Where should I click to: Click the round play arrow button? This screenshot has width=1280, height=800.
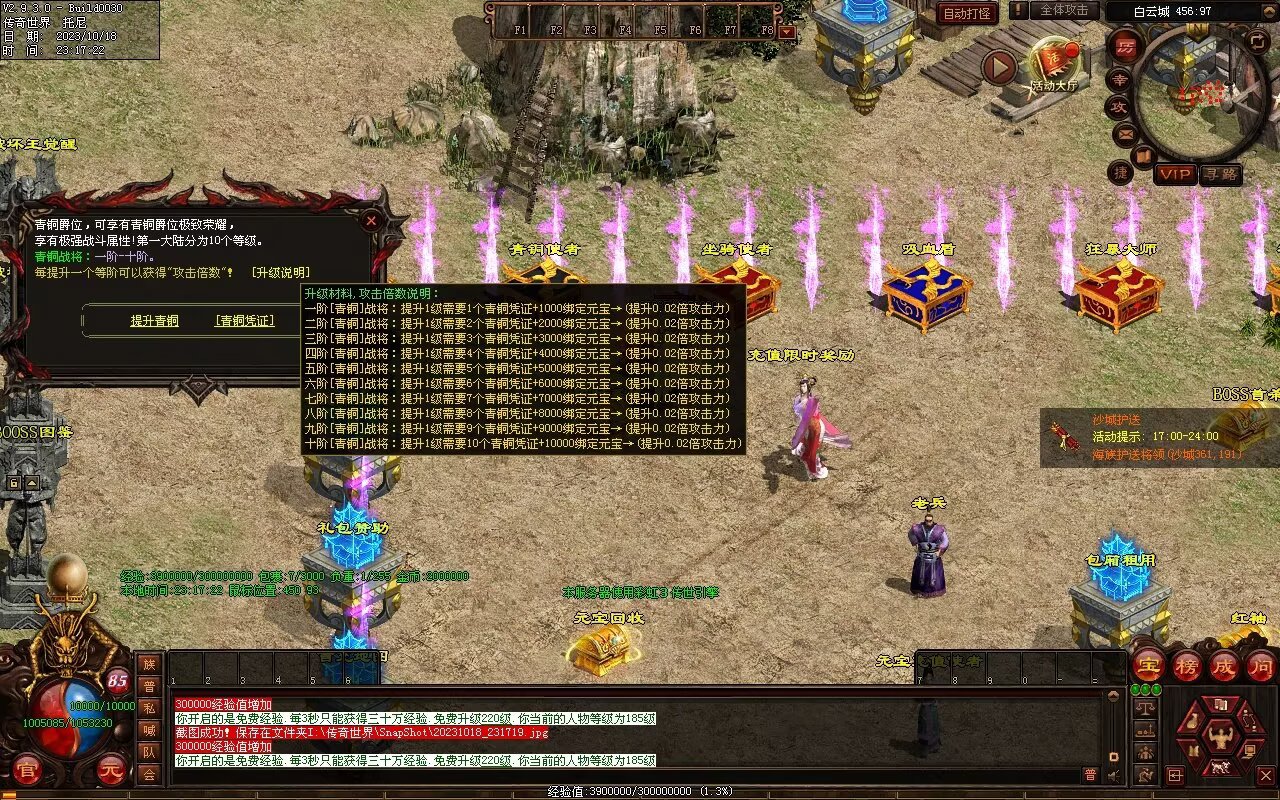[998, 67]
